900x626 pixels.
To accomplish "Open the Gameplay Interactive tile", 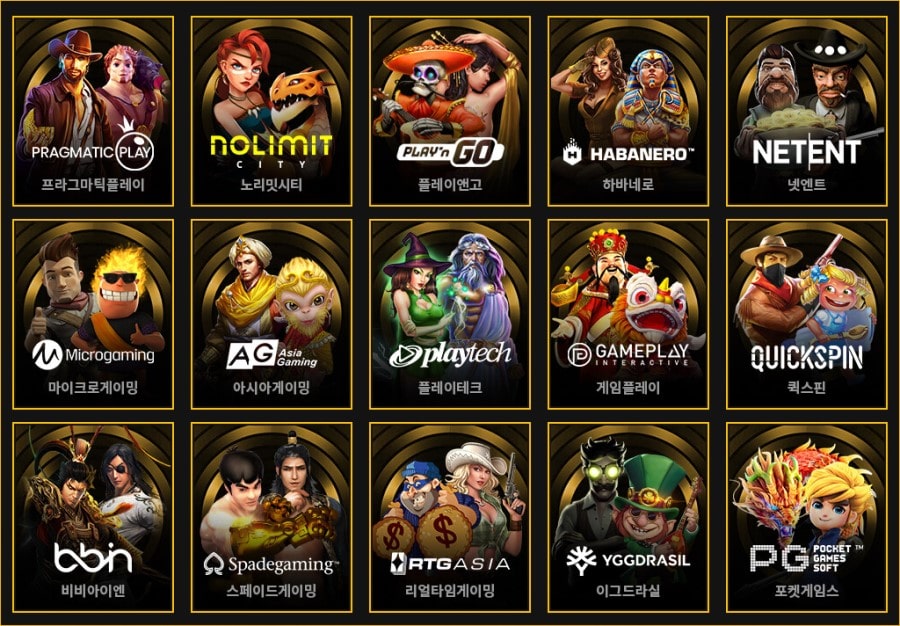I will pyautogui.click(x=628, y=312).
